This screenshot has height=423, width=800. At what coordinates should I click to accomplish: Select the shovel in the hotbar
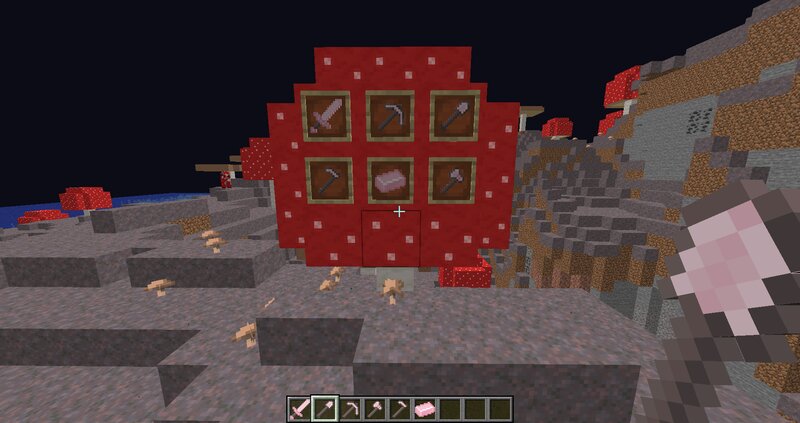pyautogui.click(x=323, y=408)
